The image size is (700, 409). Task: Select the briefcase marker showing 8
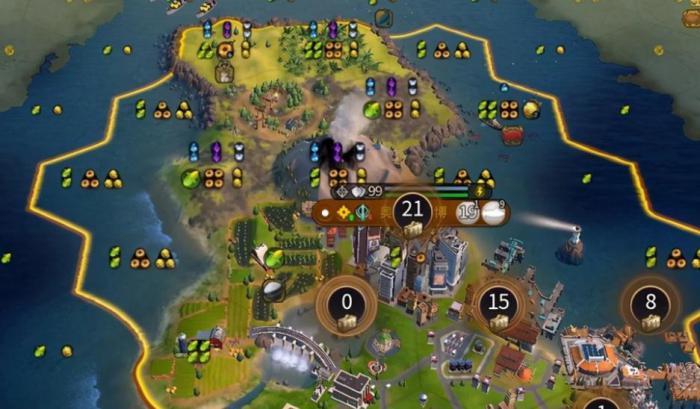[651, 305]
